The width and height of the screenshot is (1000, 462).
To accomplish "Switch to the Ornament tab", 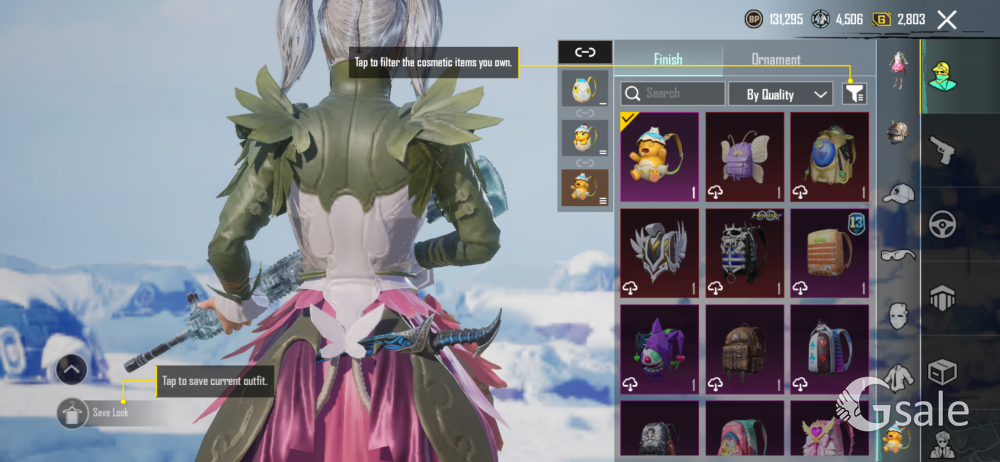I will tap(776, 59).
